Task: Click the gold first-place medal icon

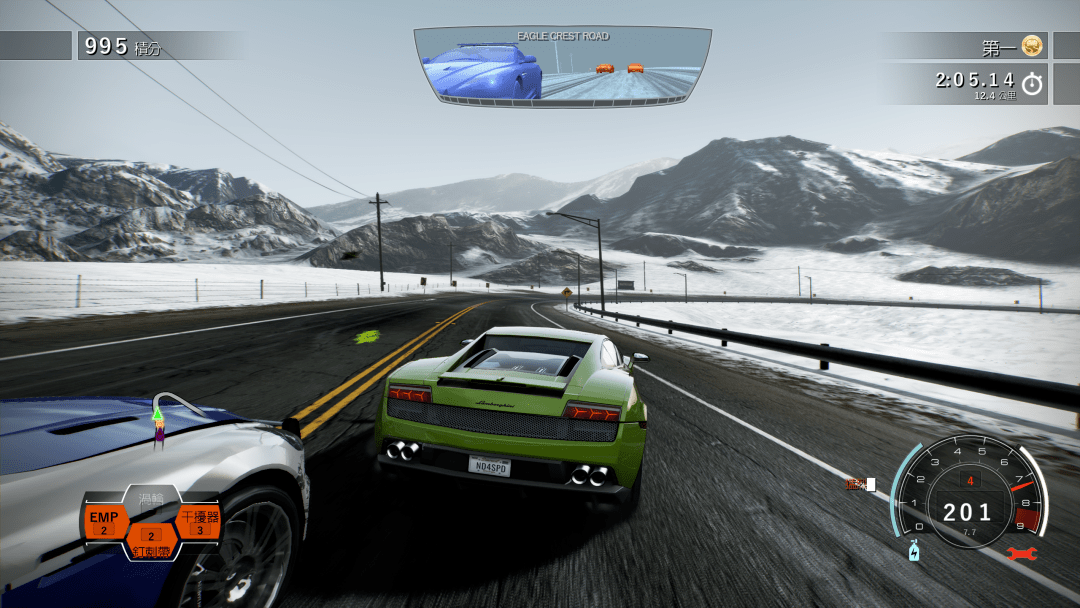Action: pos(1032,46)
